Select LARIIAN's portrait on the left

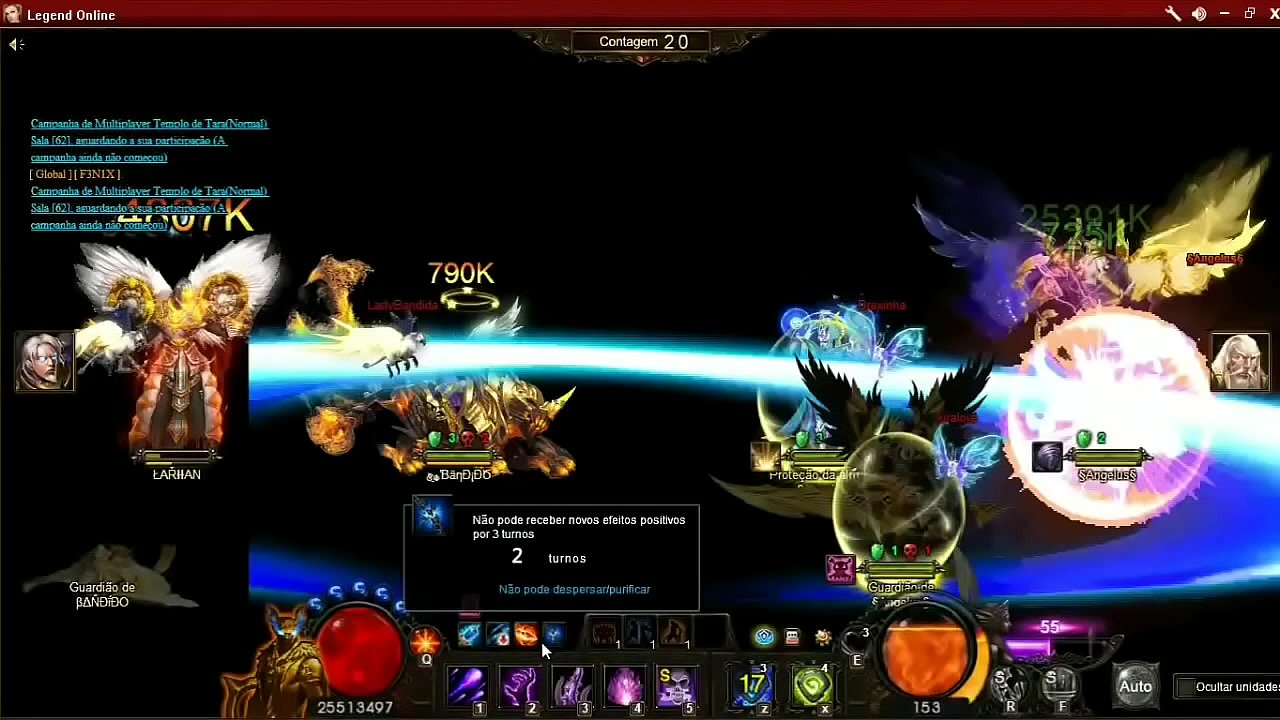click(44, 361)
